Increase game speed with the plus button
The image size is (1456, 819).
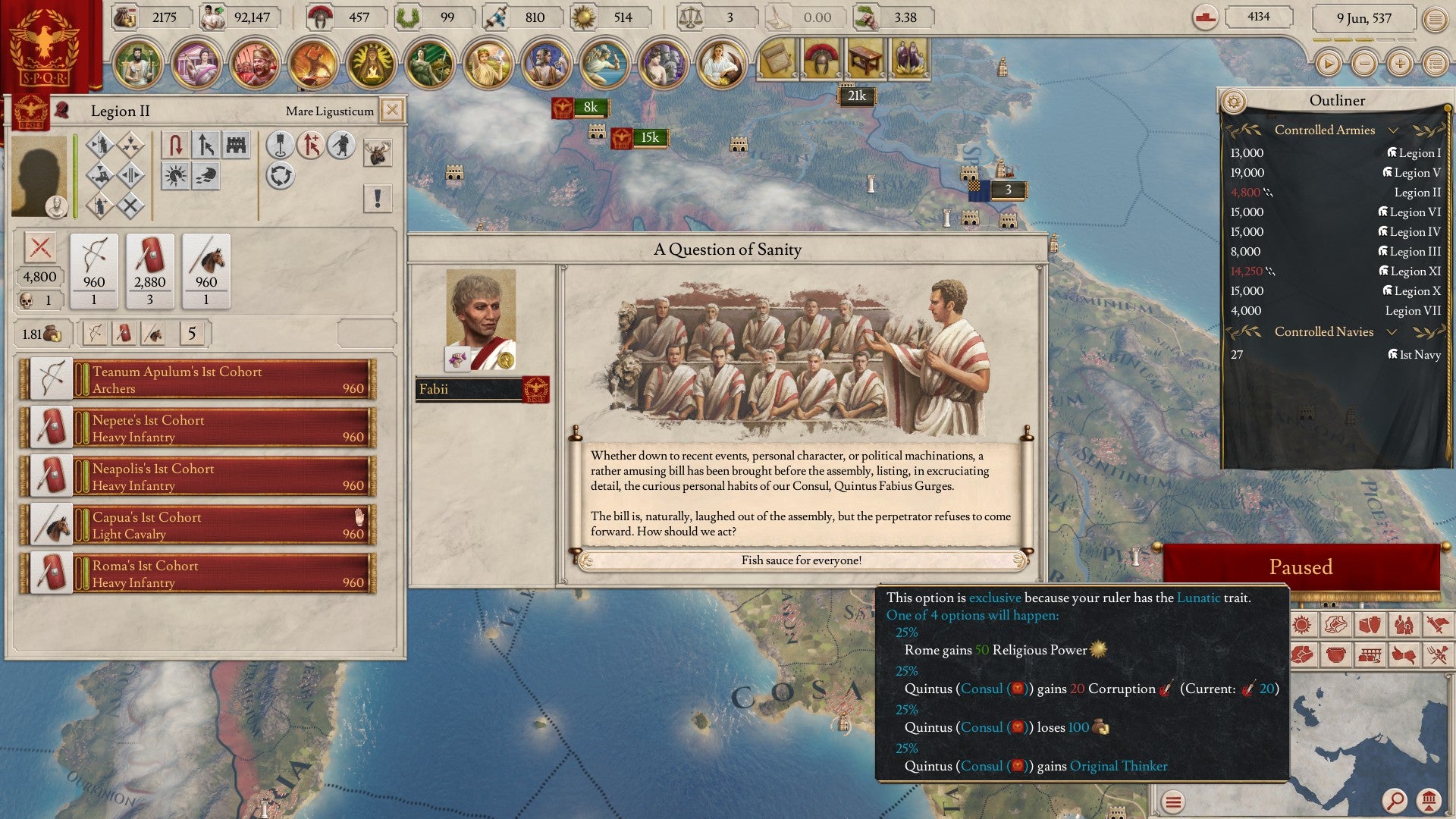point(1401,64)
